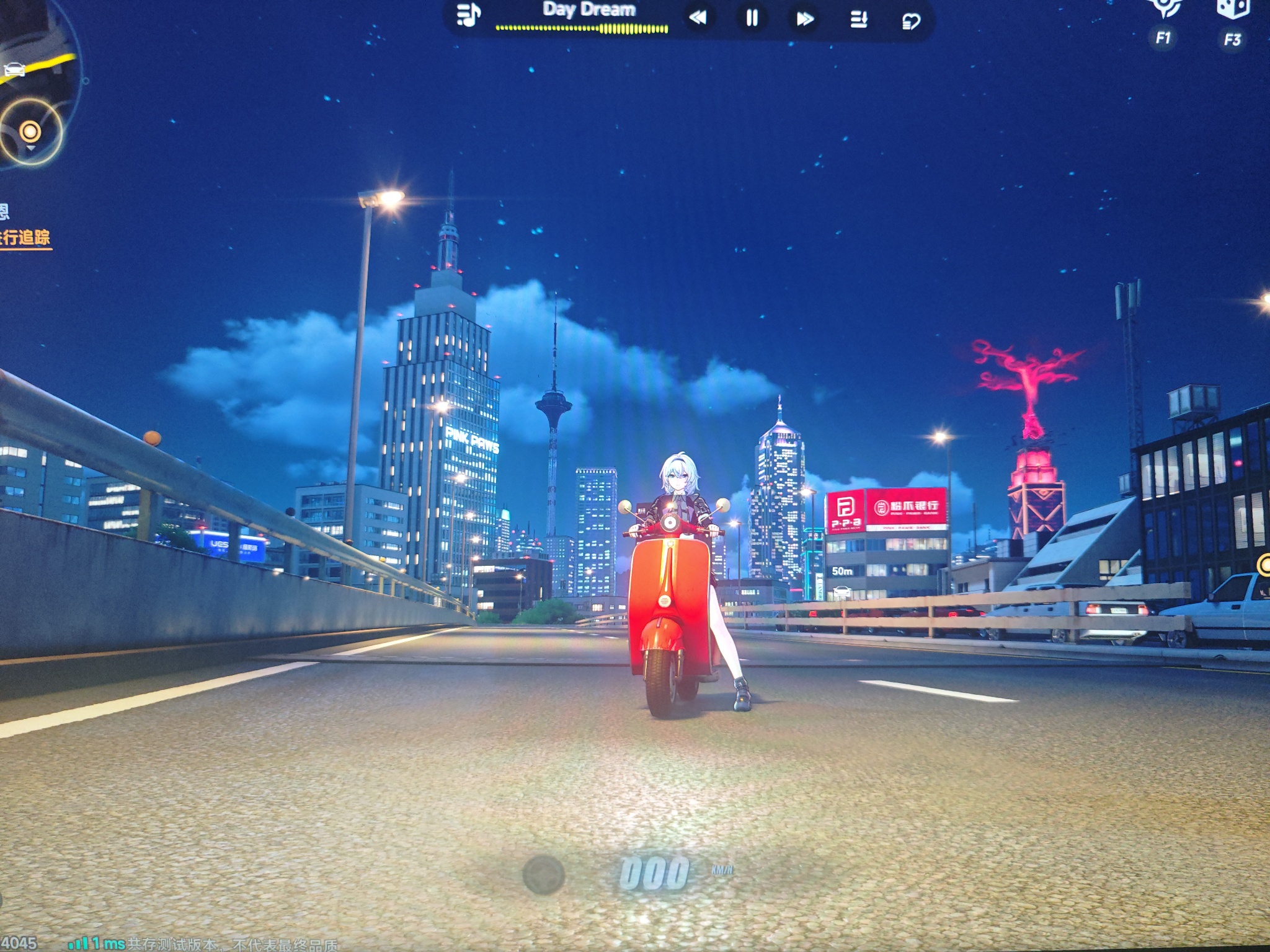Change the playback order mode
The width and height of the screenshot is (1270, 952).
click(x=859, y=19)
